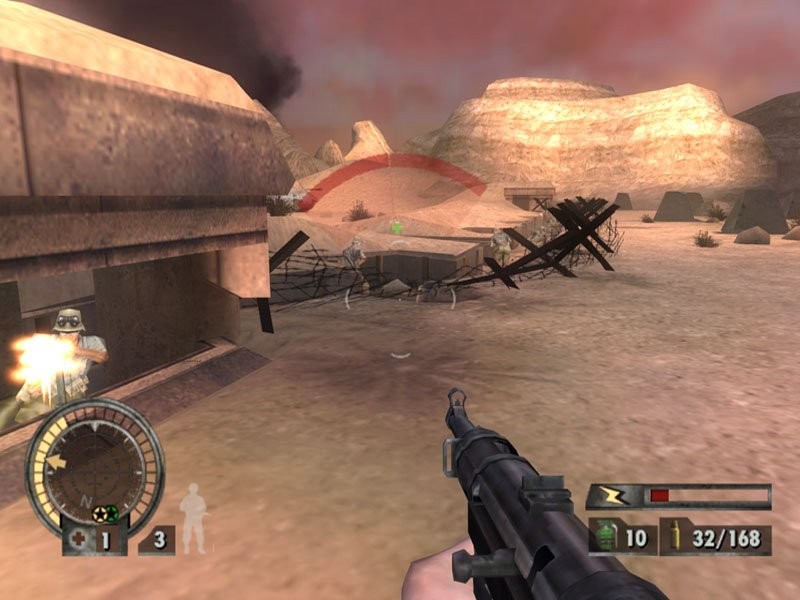Select the green grenade icon
Image resolution: width=800 pixels, height=600 pixels.
(x=605, y=538)
